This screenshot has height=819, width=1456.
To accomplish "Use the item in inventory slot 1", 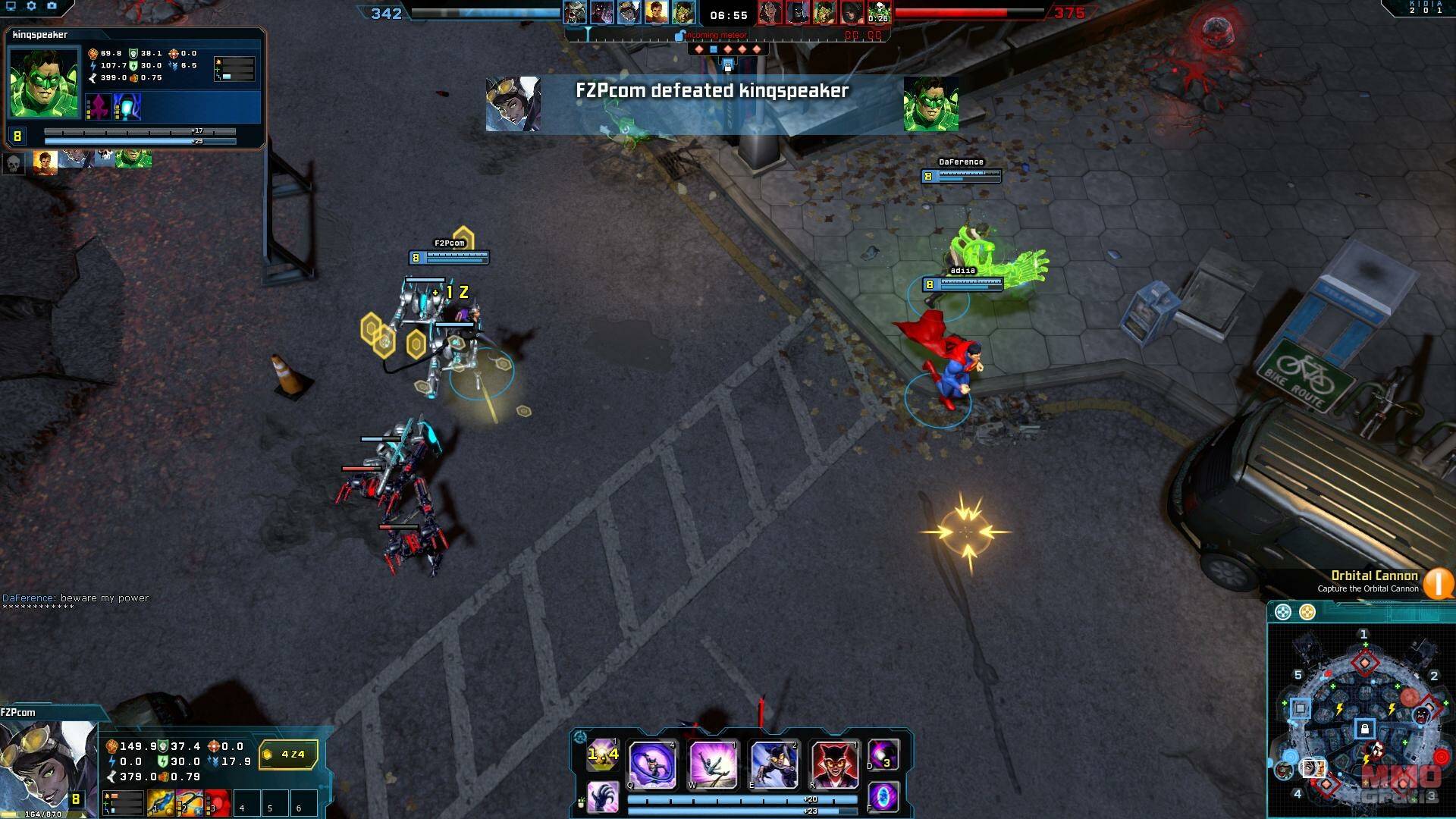I will [161, 803].
